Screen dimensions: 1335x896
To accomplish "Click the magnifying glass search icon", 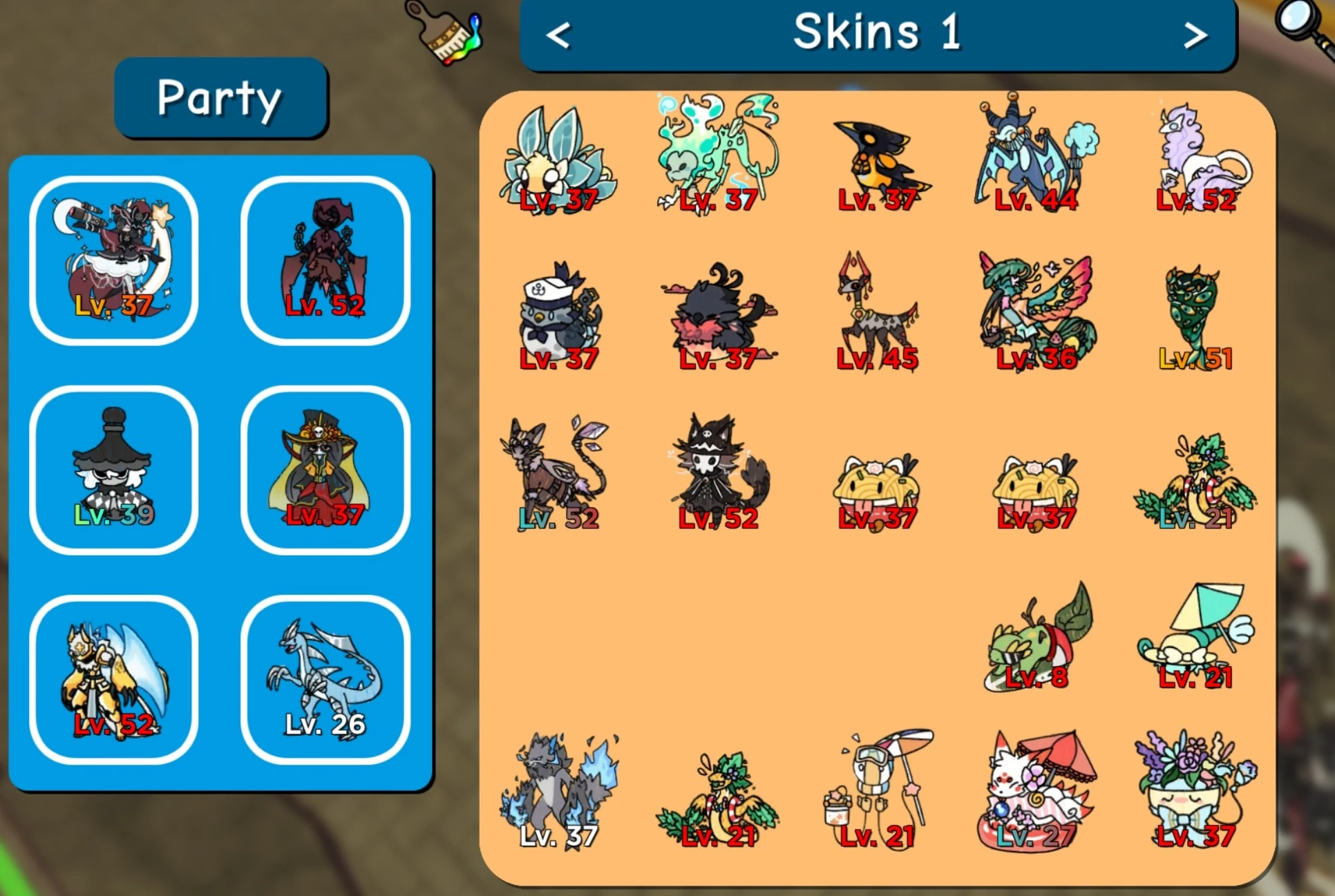I will (x=1298, y=21).
